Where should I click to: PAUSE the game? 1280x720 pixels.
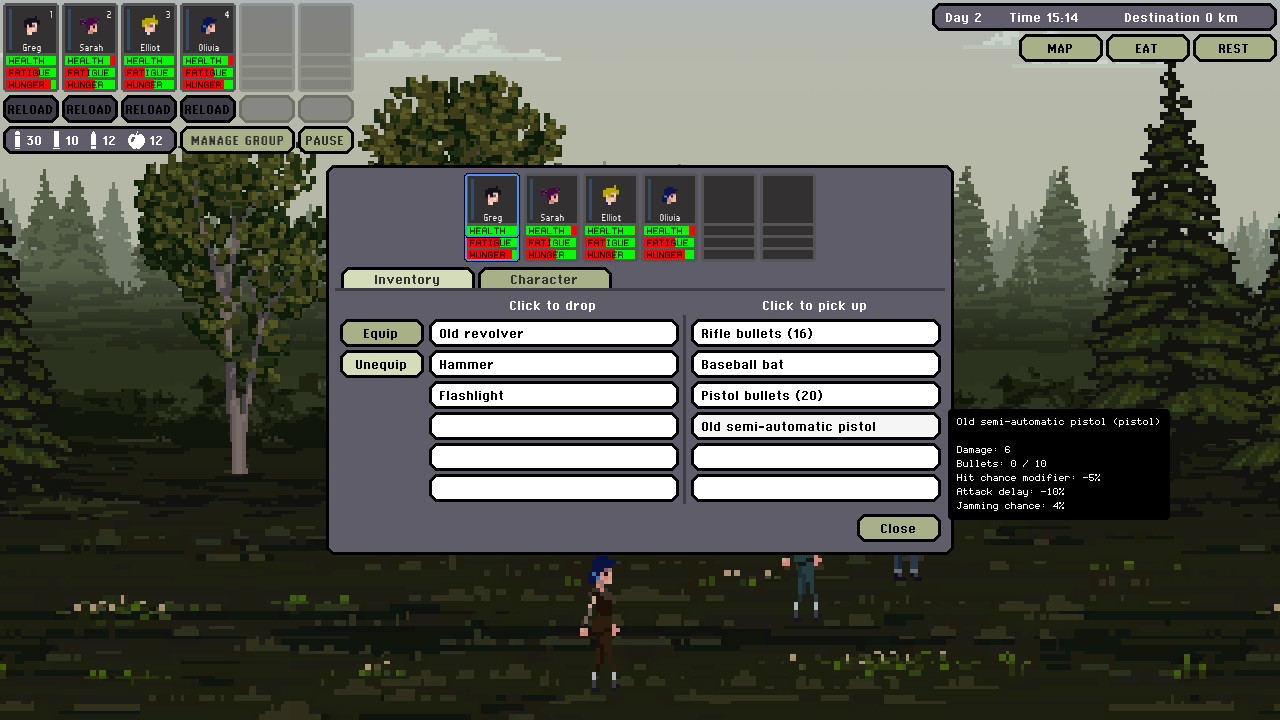(x=325, y=140)
